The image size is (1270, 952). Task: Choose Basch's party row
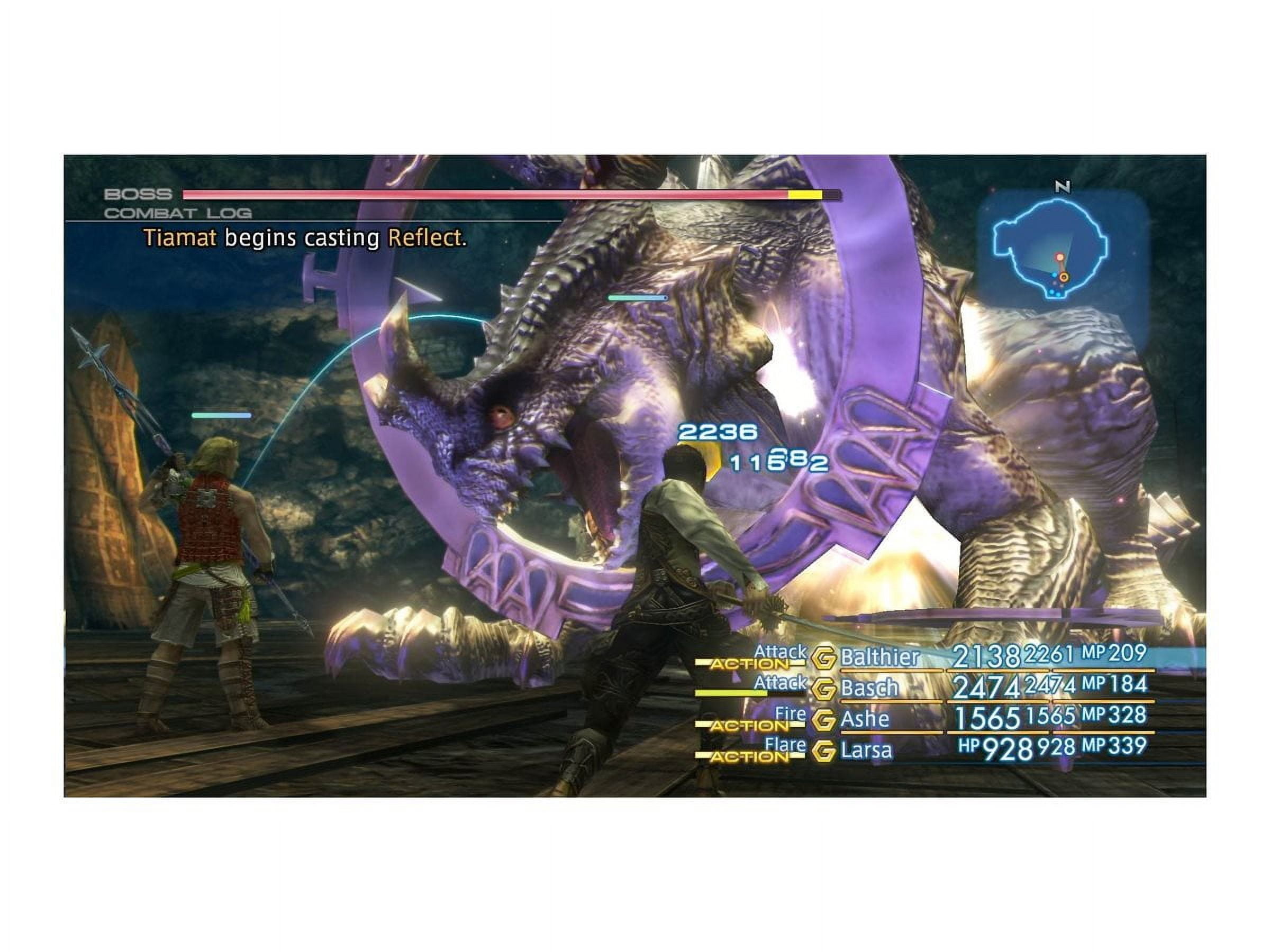[x=869, y=688]
